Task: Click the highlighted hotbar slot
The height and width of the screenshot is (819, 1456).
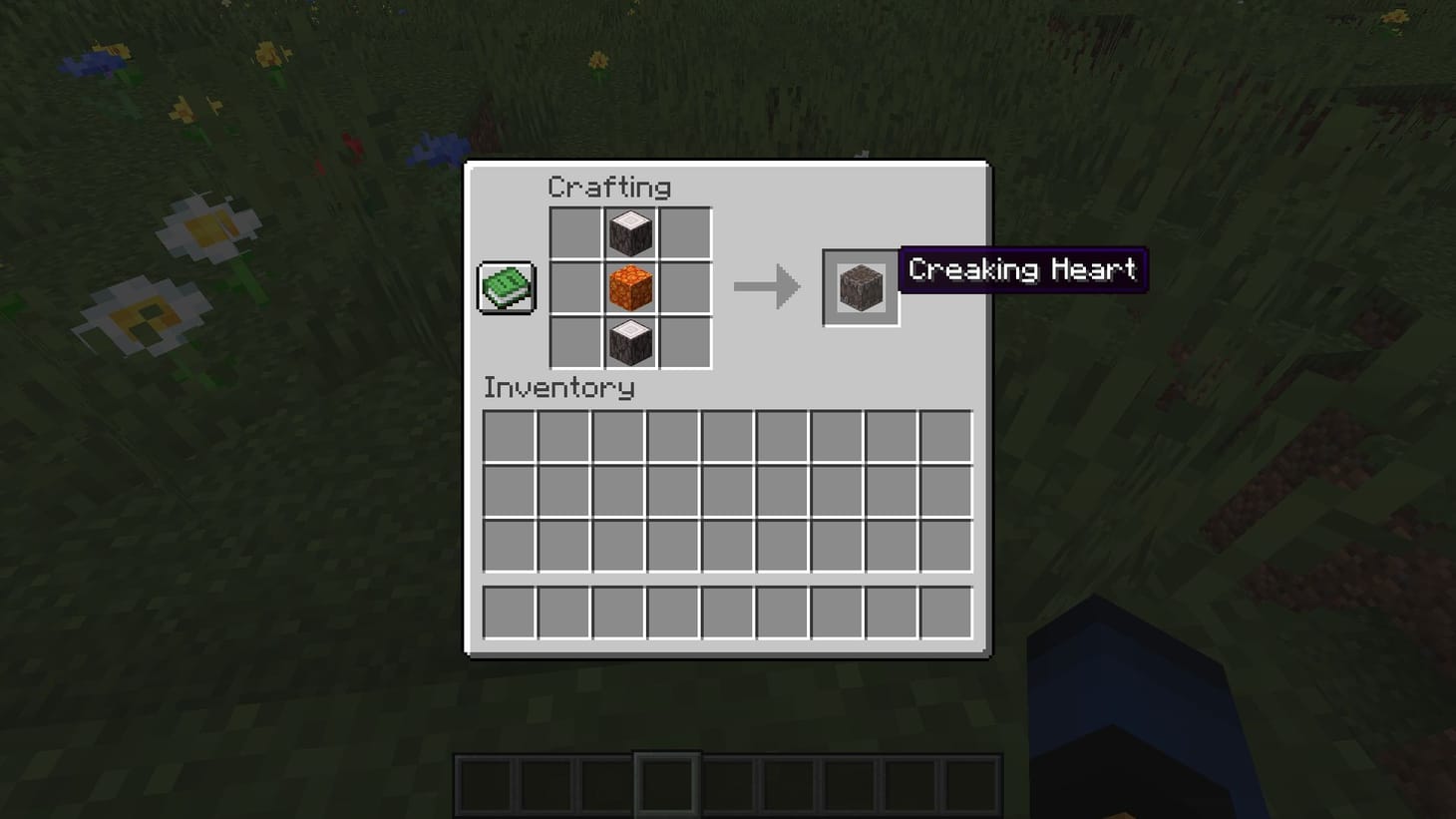Action: (668, 783)
